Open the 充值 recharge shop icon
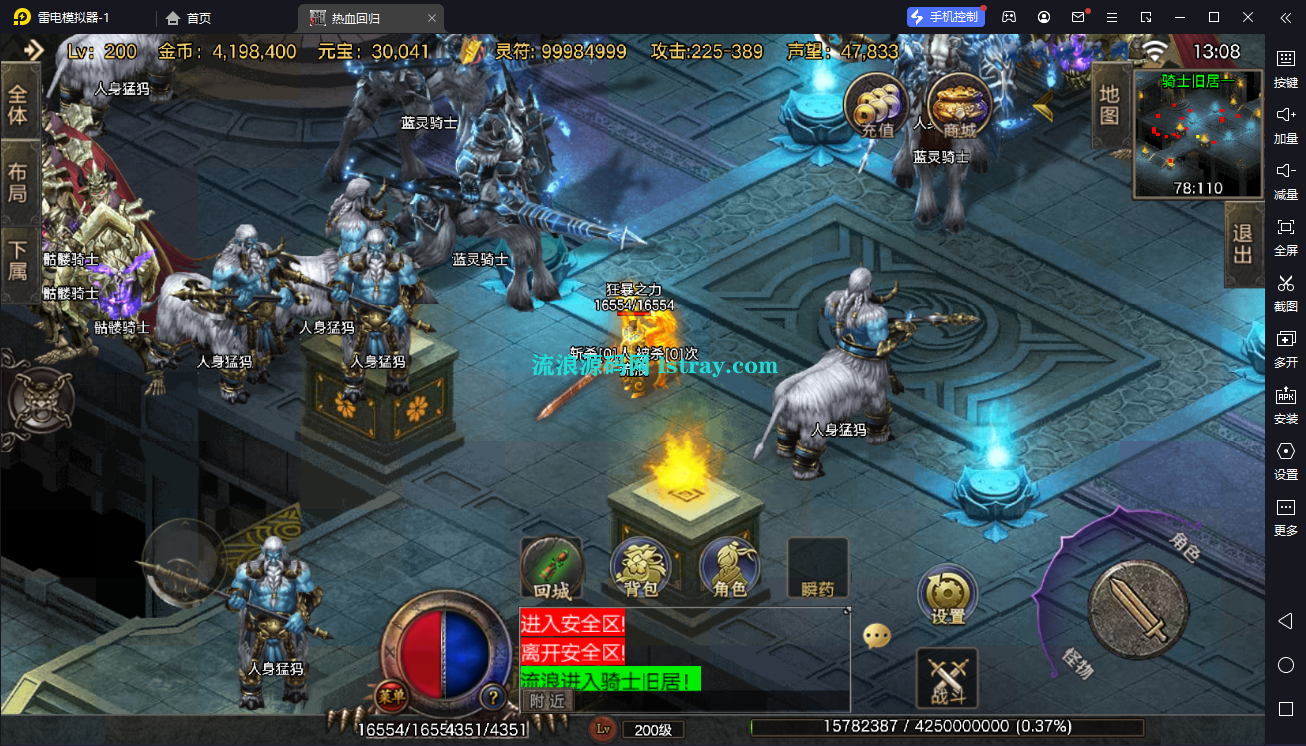1306x746 pixels. pos(876,106)
